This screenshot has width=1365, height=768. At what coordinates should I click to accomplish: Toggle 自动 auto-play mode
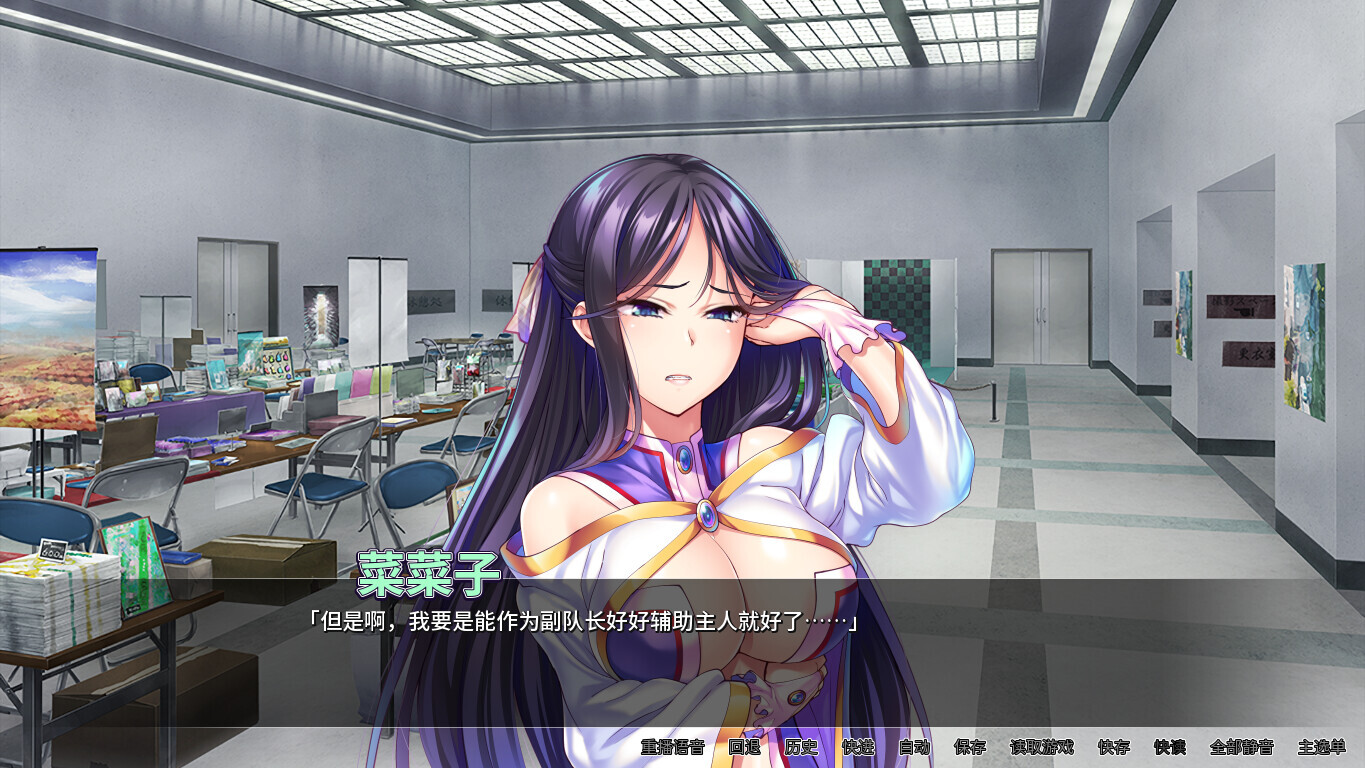[x=914, y=747]
